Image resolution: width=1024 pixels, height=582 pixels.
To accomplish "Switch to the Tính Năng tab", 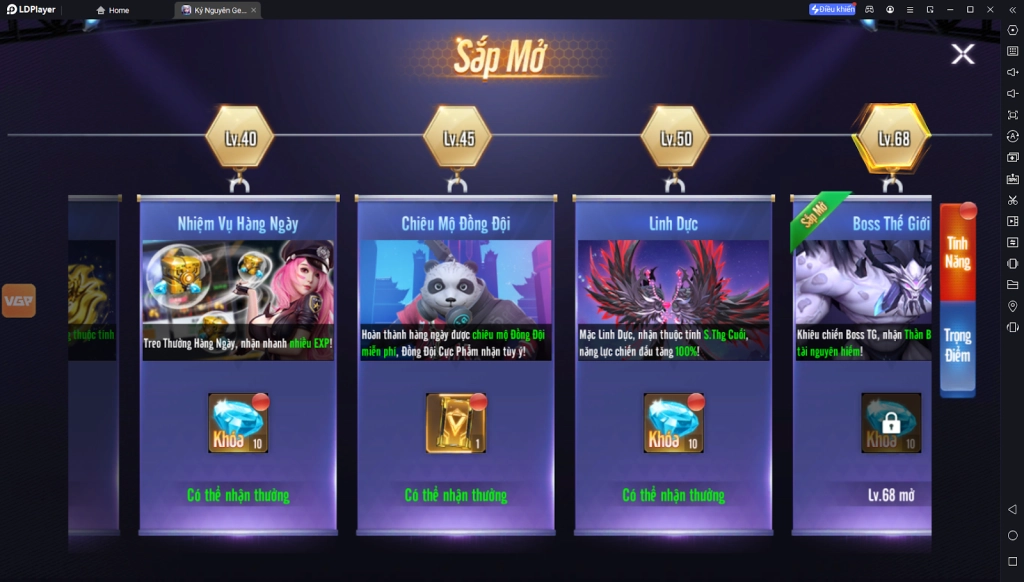I will [x=957, y=253].
